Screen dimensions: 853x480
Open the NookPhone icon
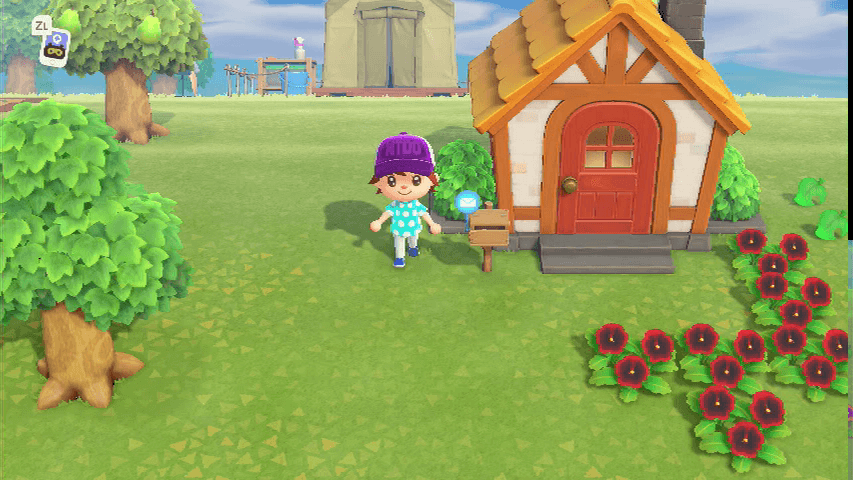(x=55, y=46)
